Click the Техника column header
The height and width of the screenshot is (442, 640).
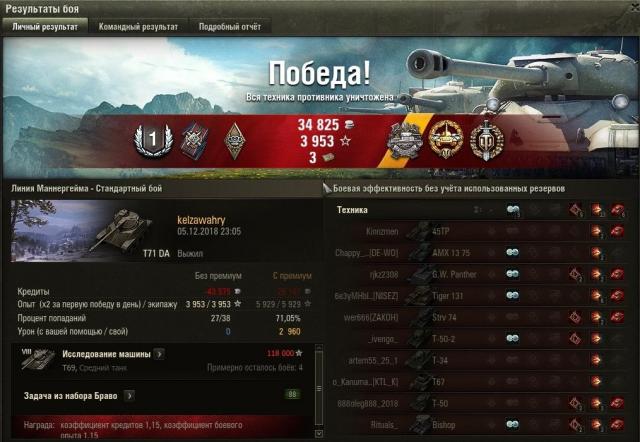point(352,210)
